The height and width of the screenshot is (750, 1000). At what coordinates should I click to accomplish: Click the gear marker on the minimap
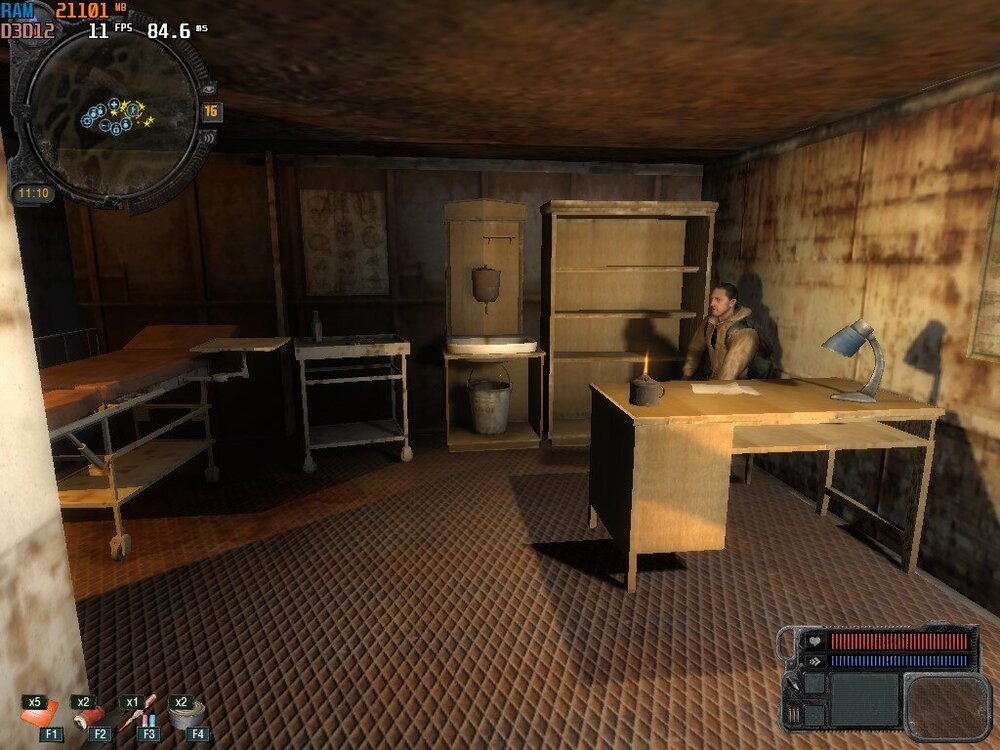(87, 120)
